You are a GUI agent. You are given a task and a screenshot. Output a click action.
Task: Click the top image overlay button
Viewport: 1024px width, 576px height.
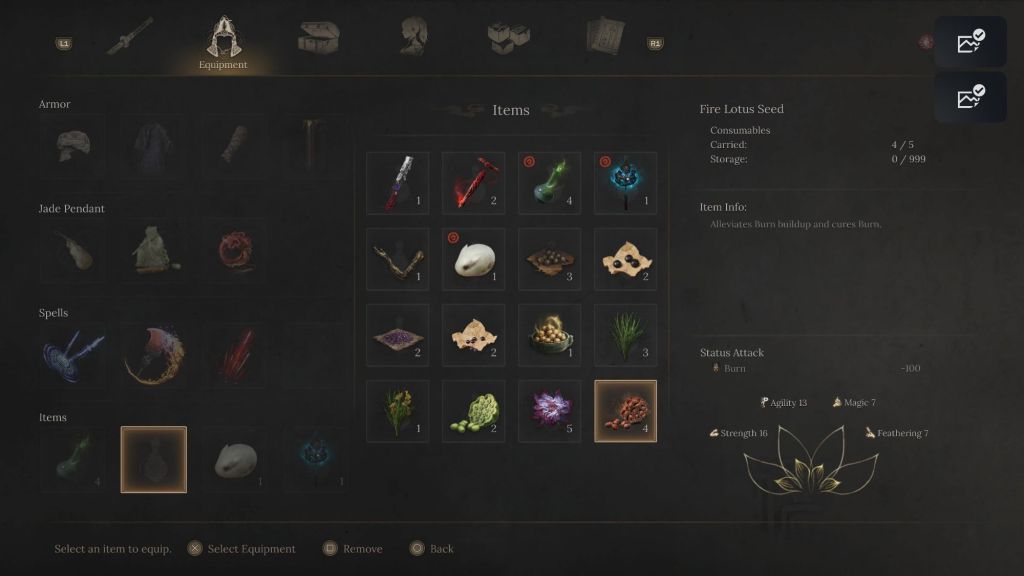[x=969, y=42]
